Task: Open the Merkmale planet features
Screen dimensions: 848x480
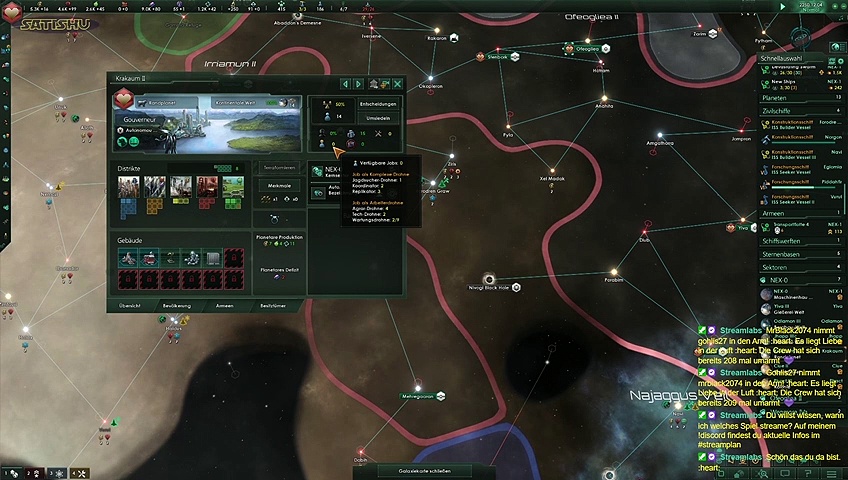Action: (279, 185)
